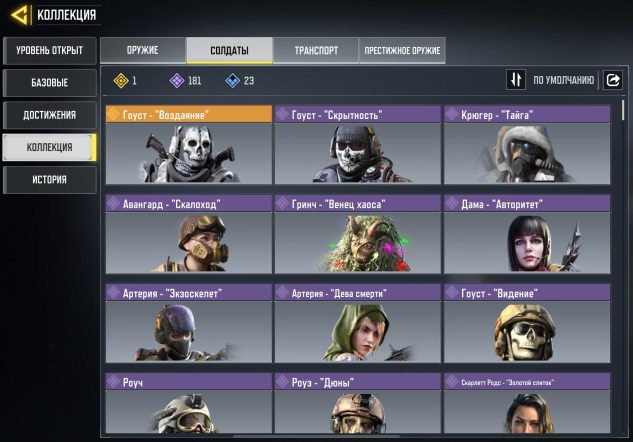The width and height of the screenshot is (633, 442).
Task: Pick the Гринч - "Венец хаоса" skin
Action: (x=357, y=233)
